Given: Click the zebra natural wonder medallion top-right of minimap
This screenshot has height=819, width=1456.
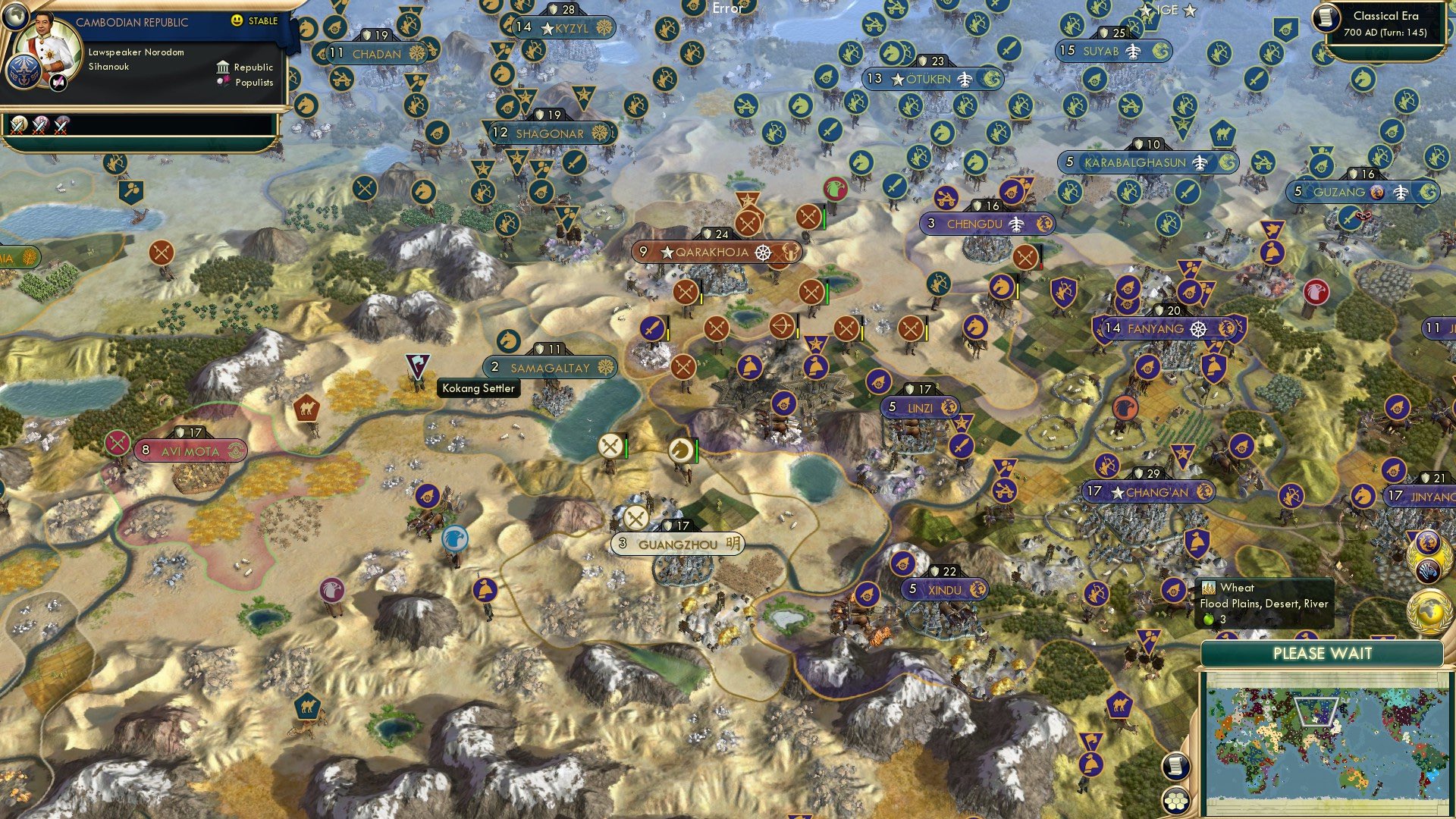Looking at the screenshot, I should [x=1427, y=569].
